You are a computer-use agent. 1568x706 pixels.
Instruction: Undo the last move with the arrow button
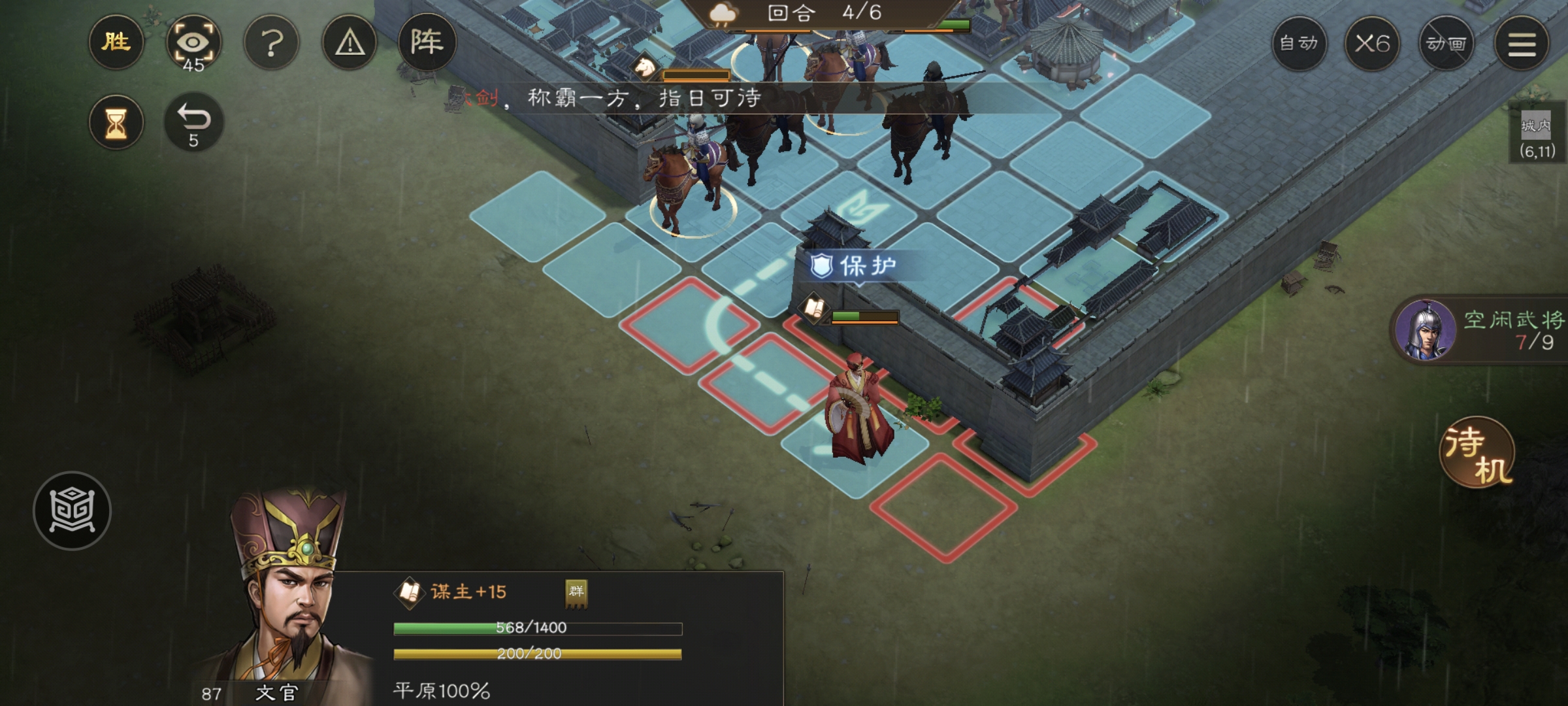193,122
